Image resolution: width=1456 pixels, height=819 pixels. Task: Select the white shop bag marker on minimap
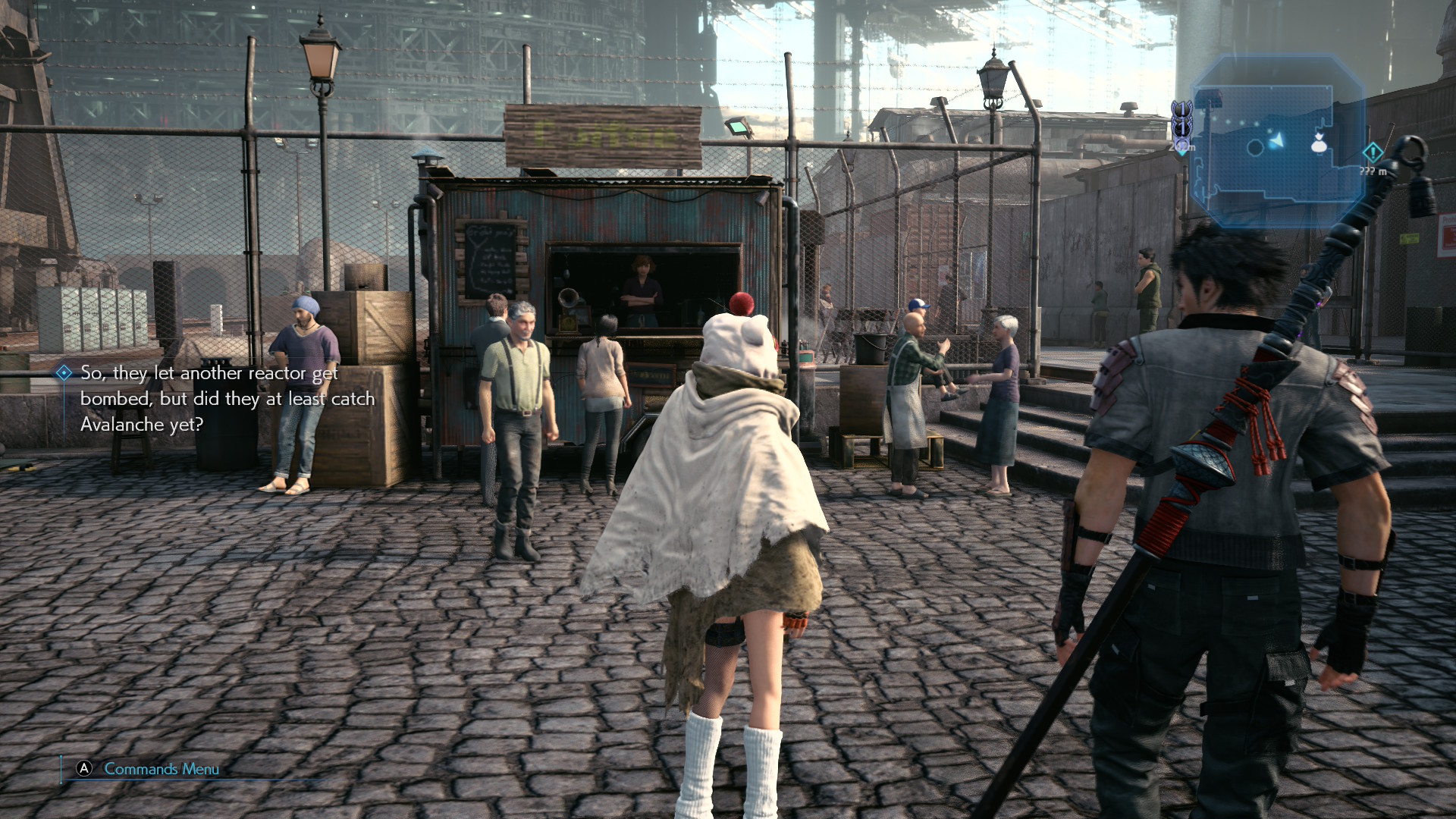(1319, 142)
